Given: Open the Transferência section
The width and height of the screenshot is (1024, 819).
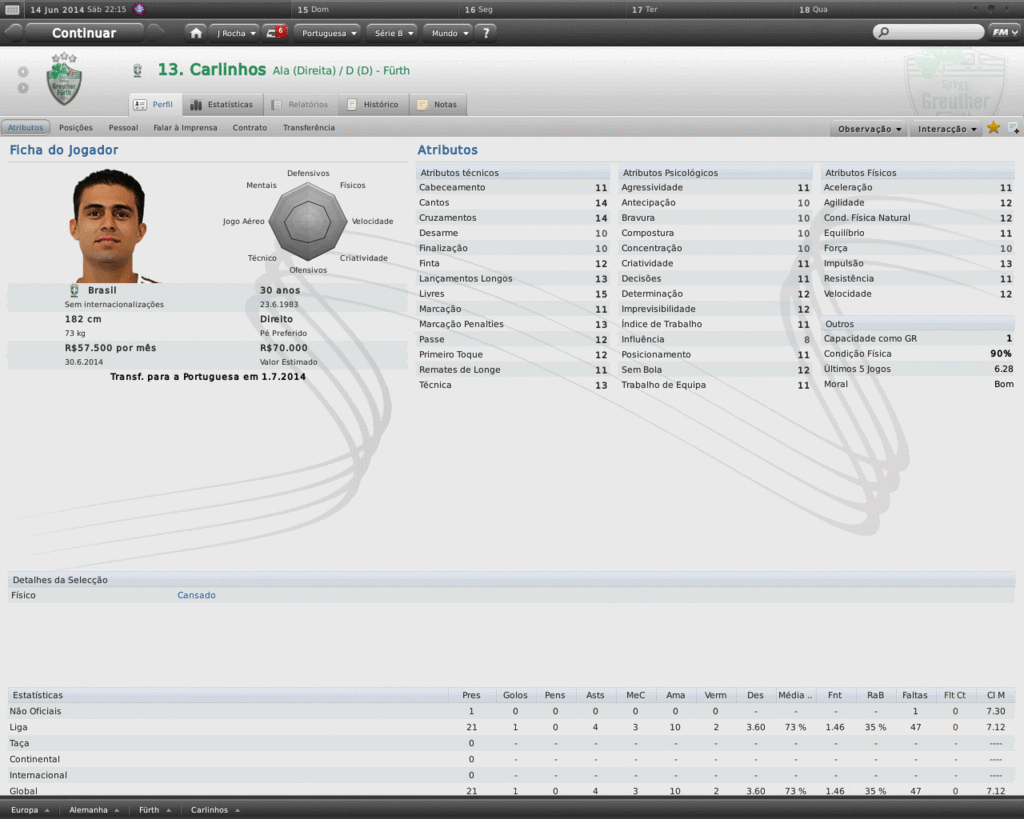Looking at the screenshot, I should pos(309,128).
